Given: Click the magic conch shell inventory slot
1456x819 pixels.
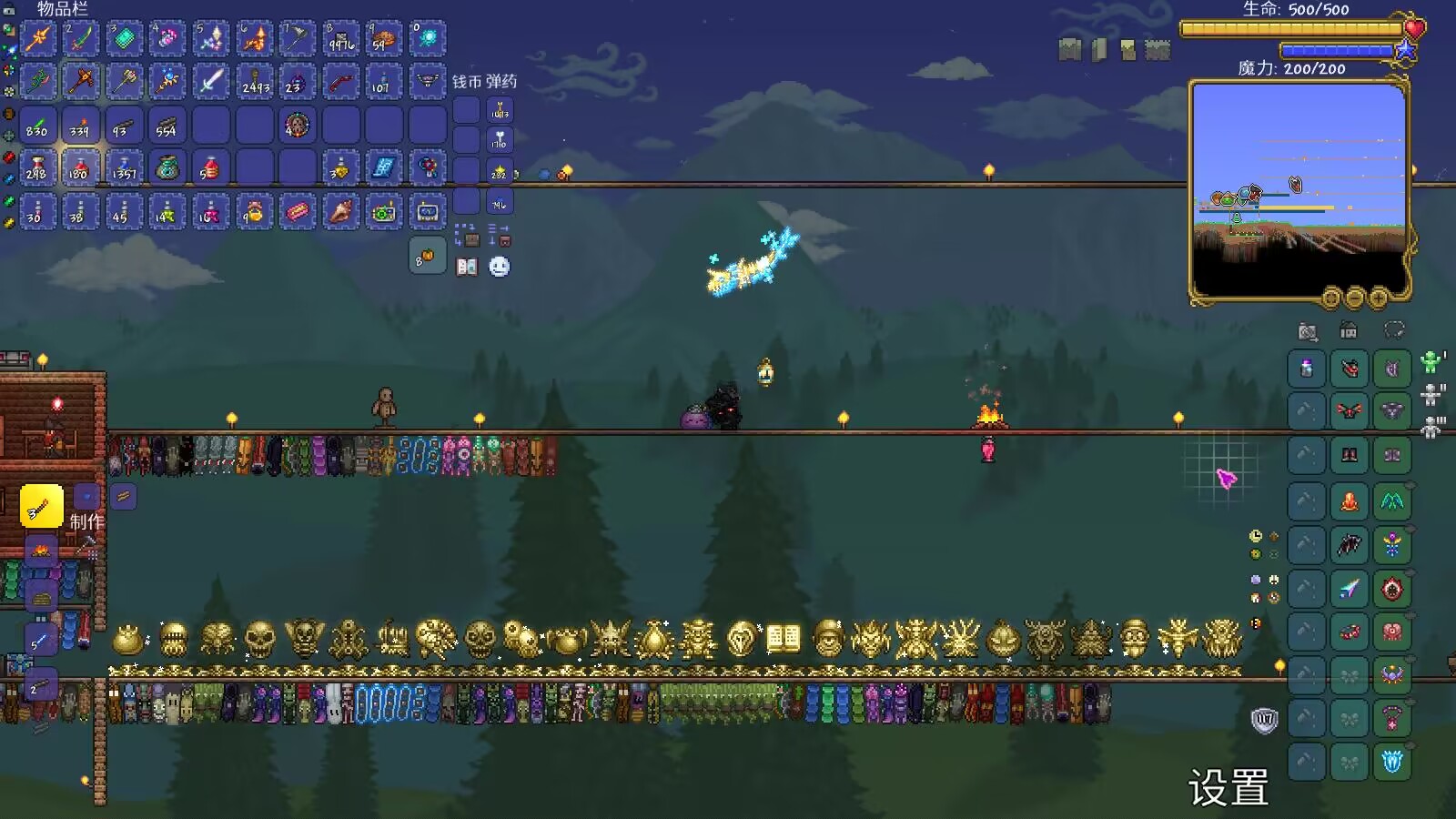Looking at the screenshot, I should 340,212.
